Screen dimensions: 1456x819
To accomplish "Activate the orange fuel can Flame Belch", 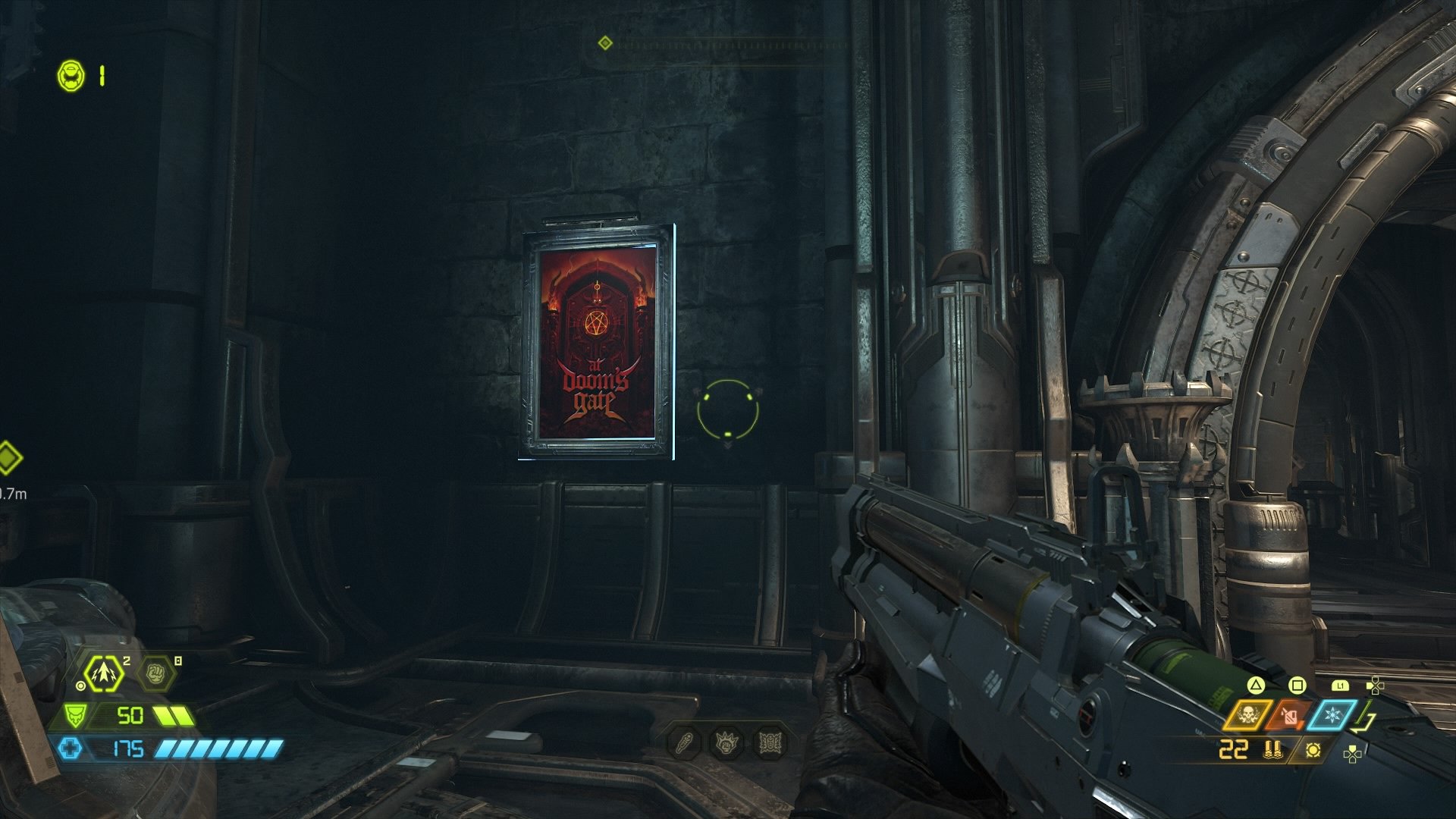I will [1289, 716].
